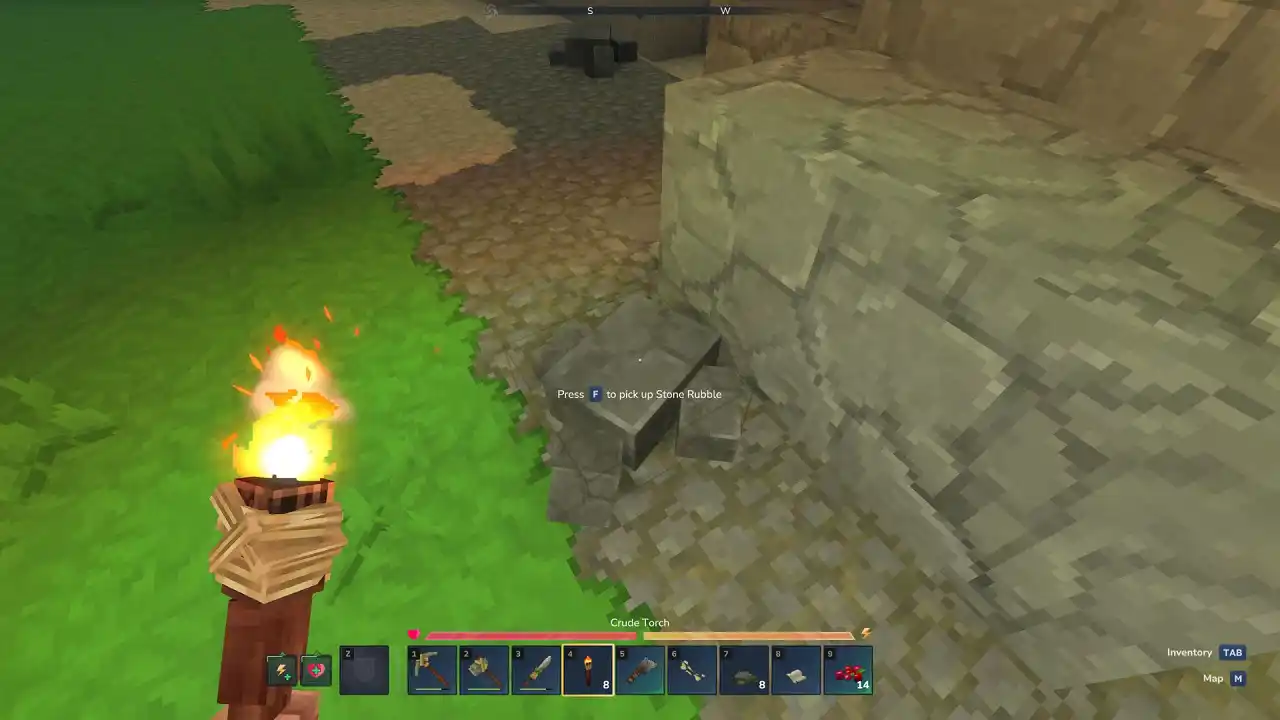
Task: Click the pick up Stone Rubble prompt
Action: 639,394
